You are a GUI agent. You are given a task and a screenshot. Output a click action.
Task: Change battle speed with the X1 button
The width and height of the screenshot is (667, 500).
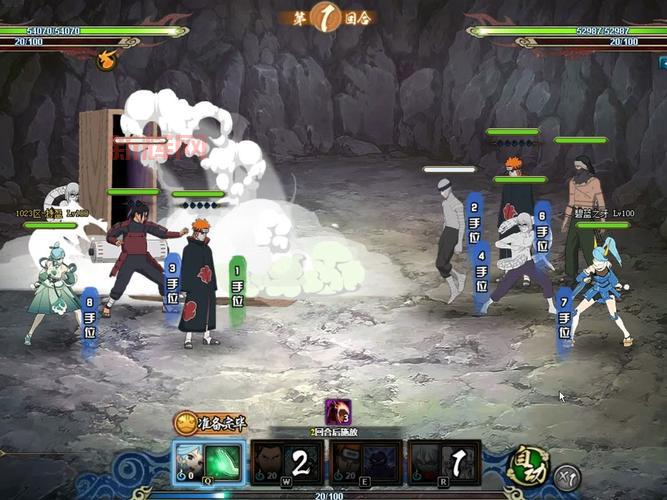coord(567,476)
